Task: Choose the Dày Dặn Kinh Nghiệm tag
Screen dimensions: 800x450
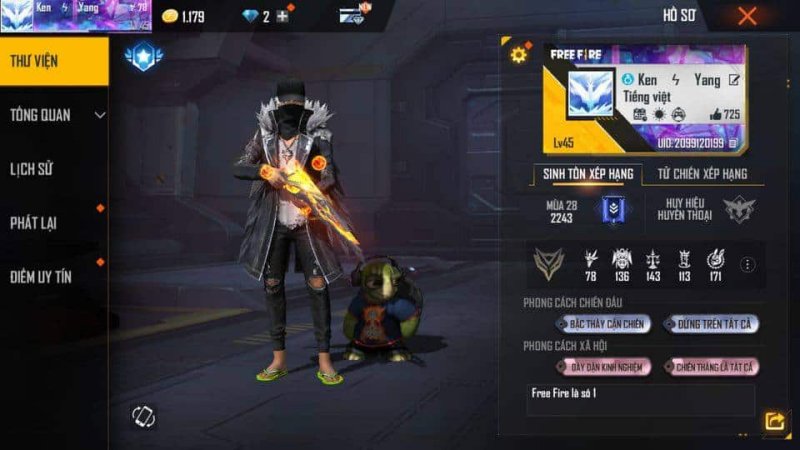Action: [x=606, y=367]
